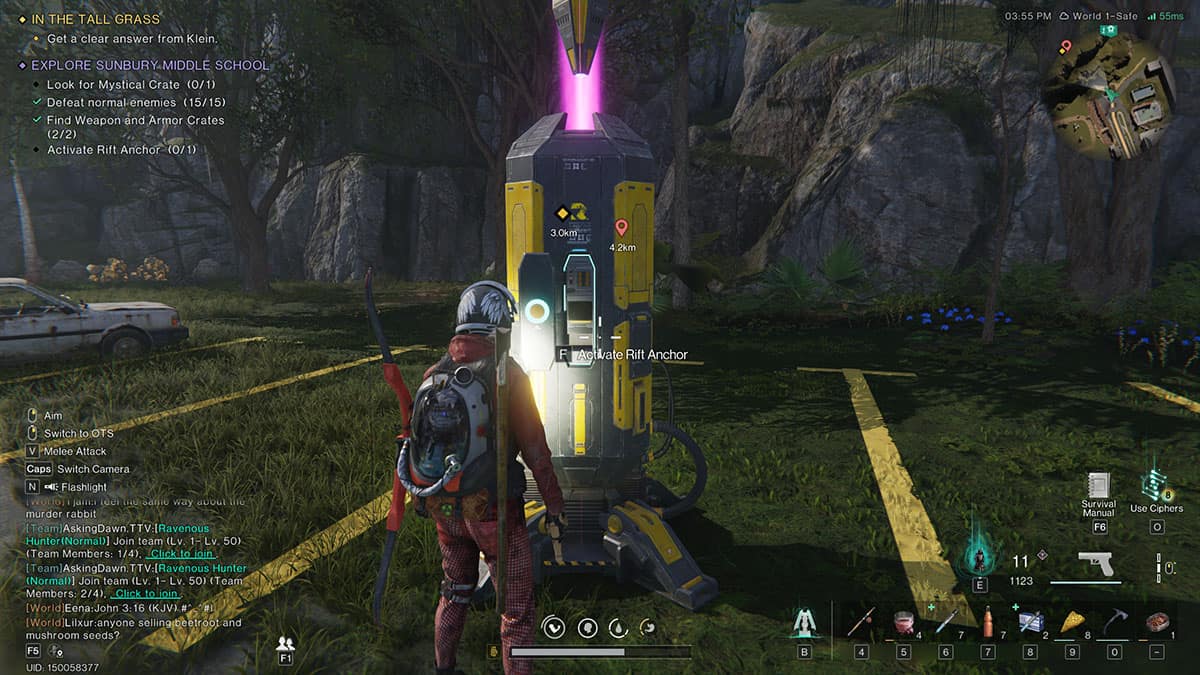This screenshot has height=675, width=1200.
Task: Open the Survival Manual notebook icon
Action: (1099, 485)
